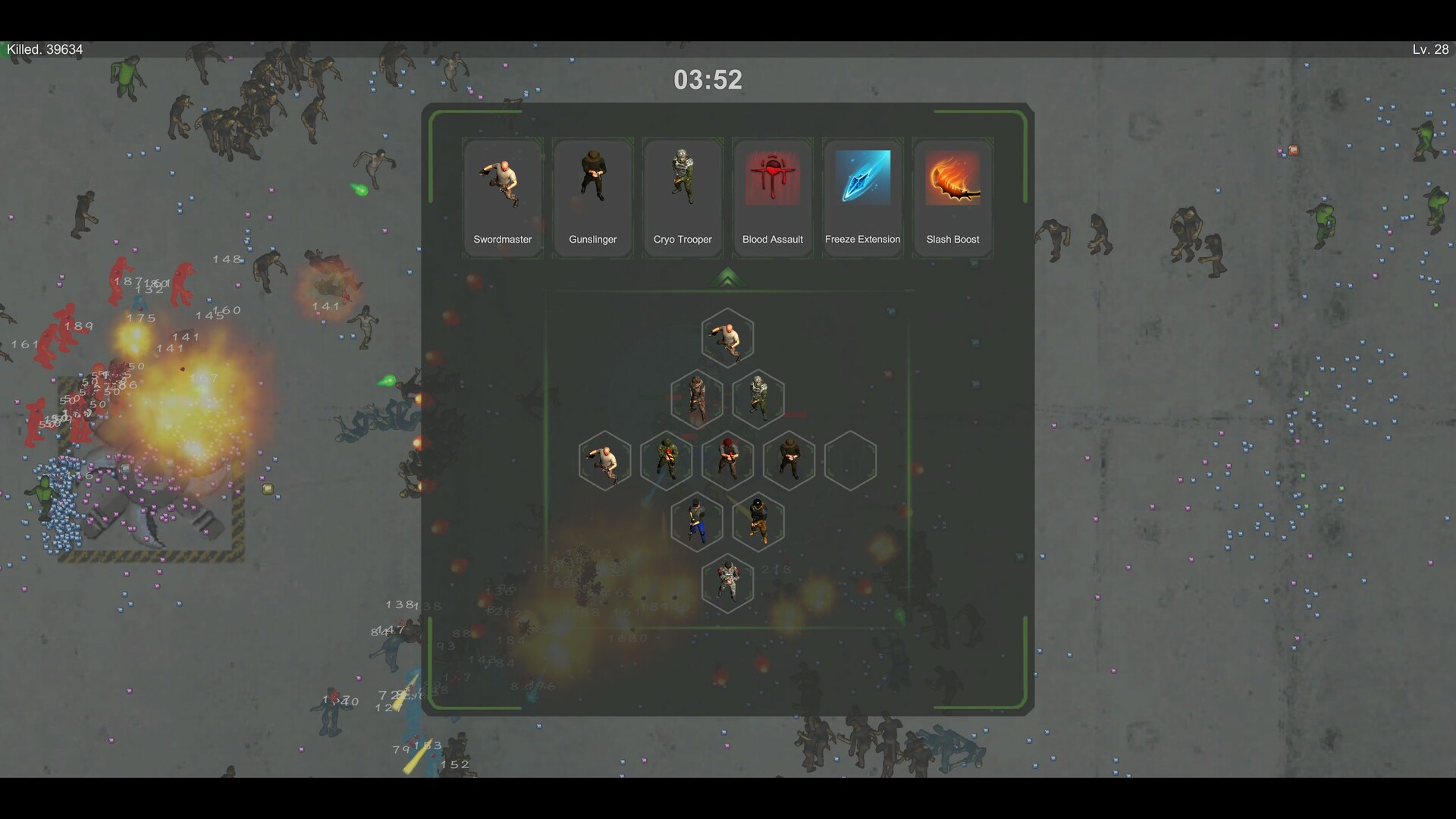Select the brown-hatted soldier right of center

pos(789,460)
